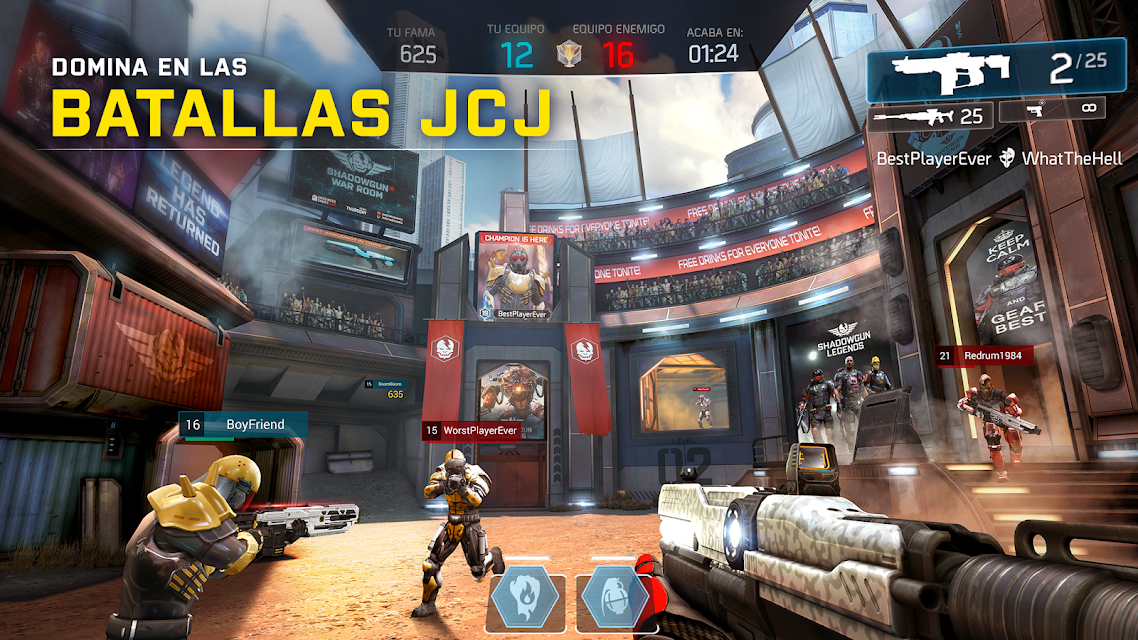This screenshot has height=640, width=1138.
Task: Switch to the infinite-ammo sidearm slot
Action: pyautogui.click(x=1052, y=110)
